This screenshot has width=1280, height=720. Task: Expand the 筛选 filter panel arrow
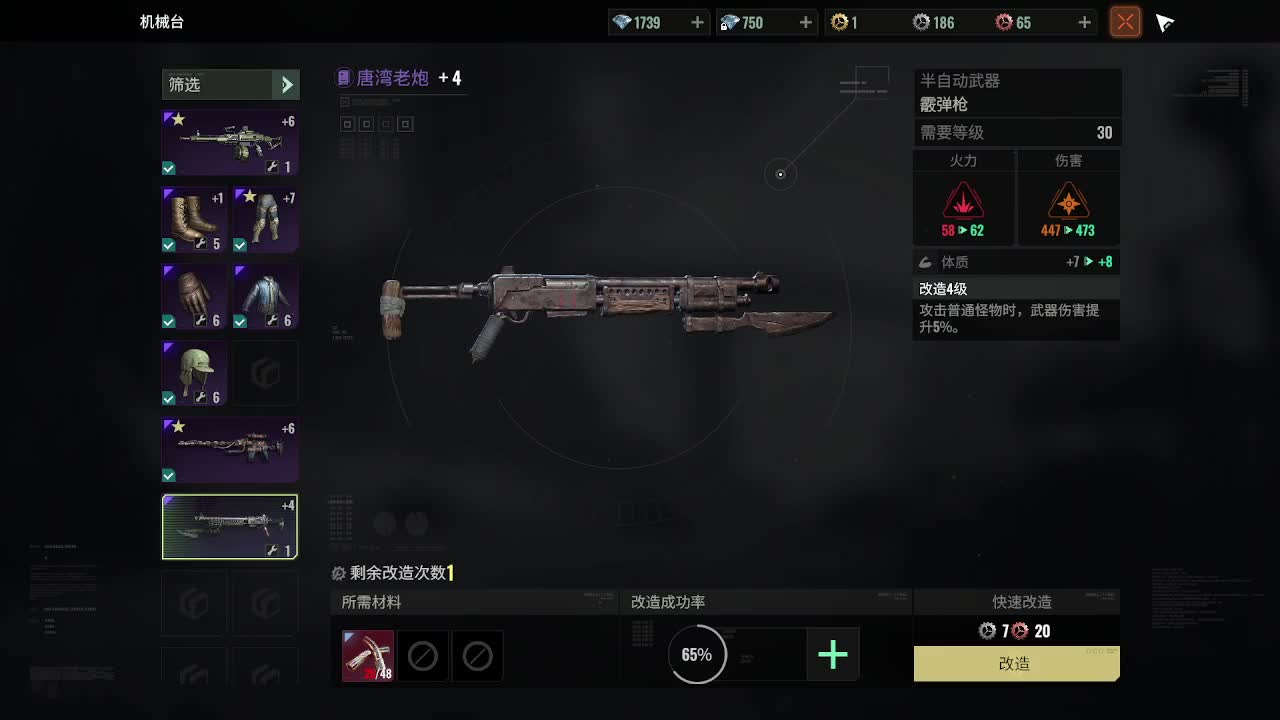tap(288, 85)
